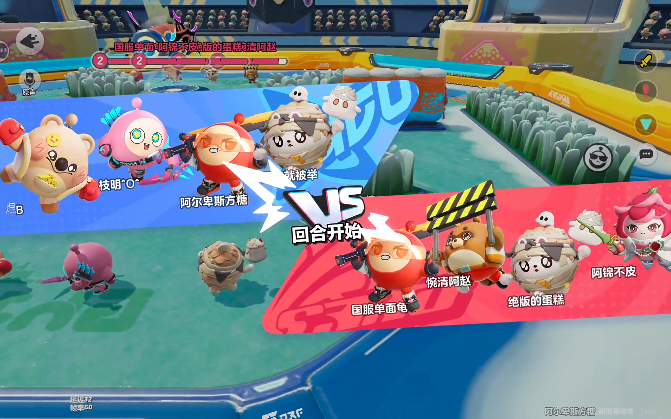Toggle the microphone voice button
Screen dimensions: 671x419
click(x=29, y=77)
